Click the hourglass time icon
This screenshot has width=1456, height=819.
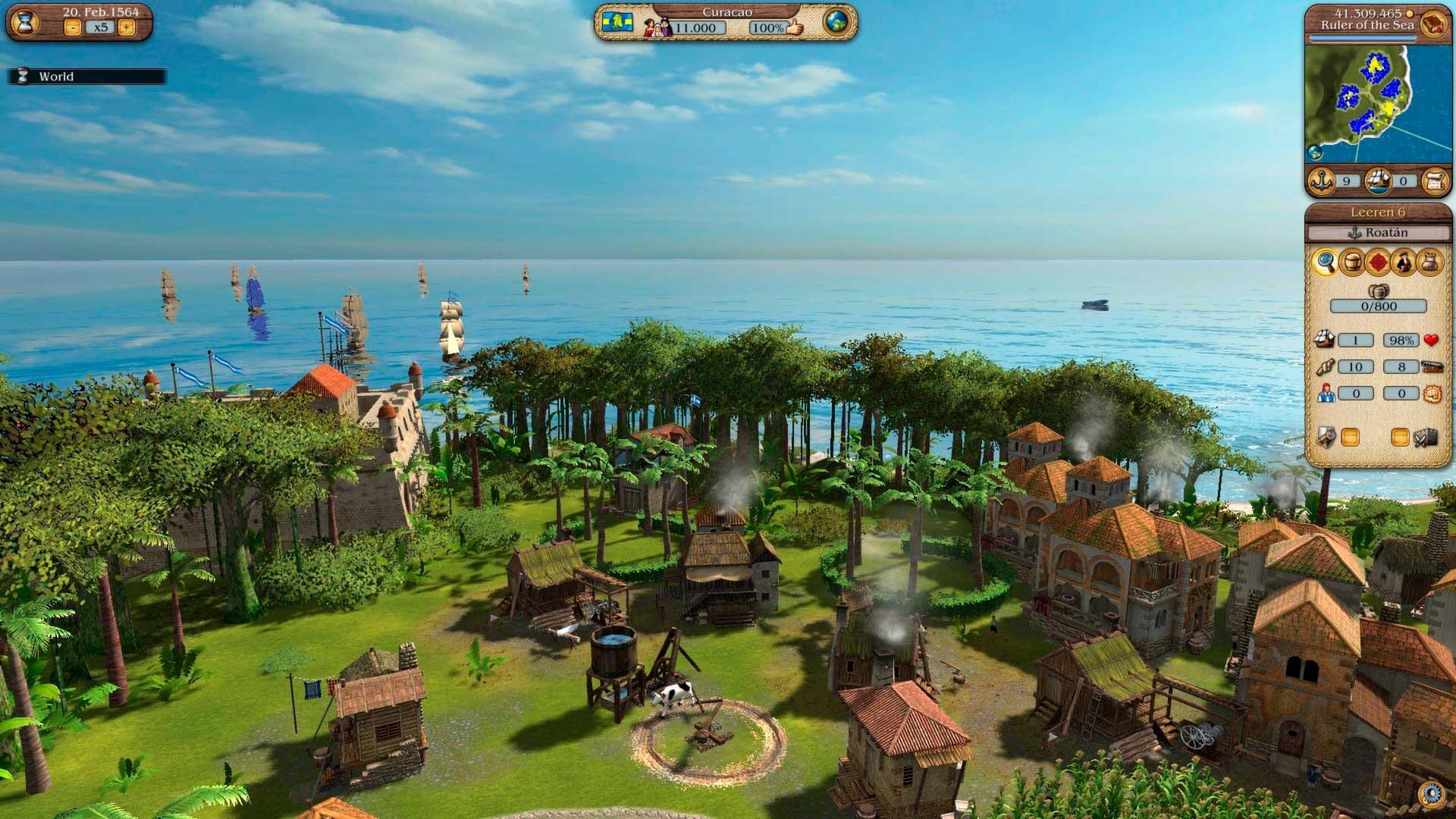click(24, 22)
